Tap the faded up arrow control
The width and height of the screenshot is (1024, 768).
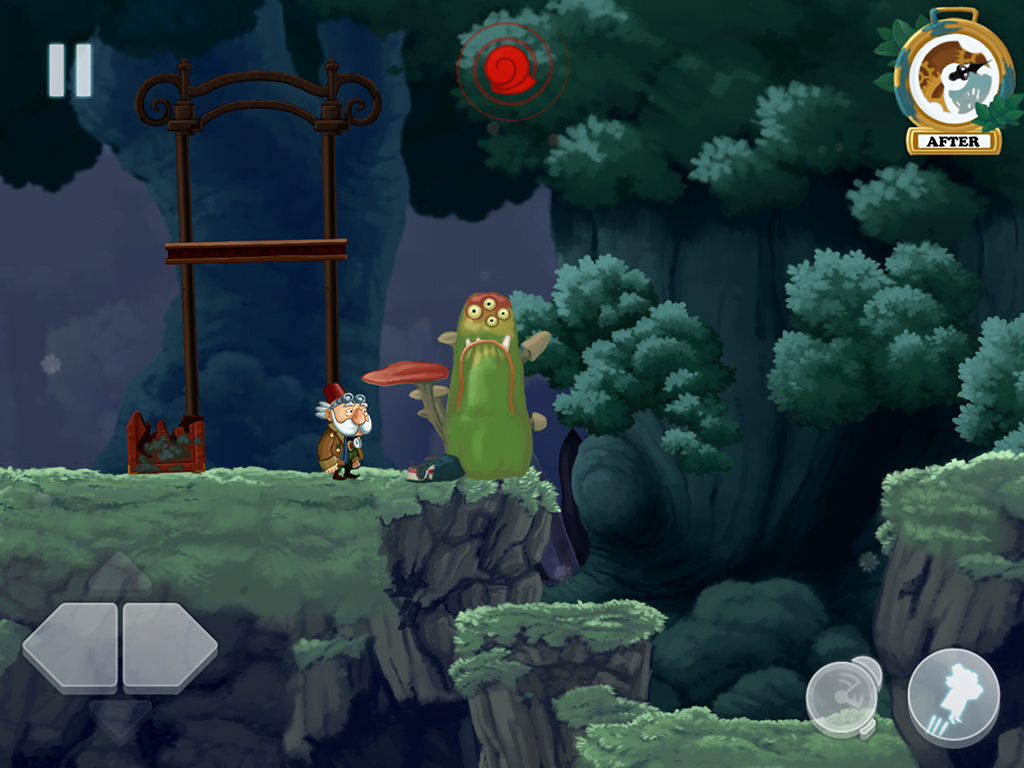(x=120, y=573)
